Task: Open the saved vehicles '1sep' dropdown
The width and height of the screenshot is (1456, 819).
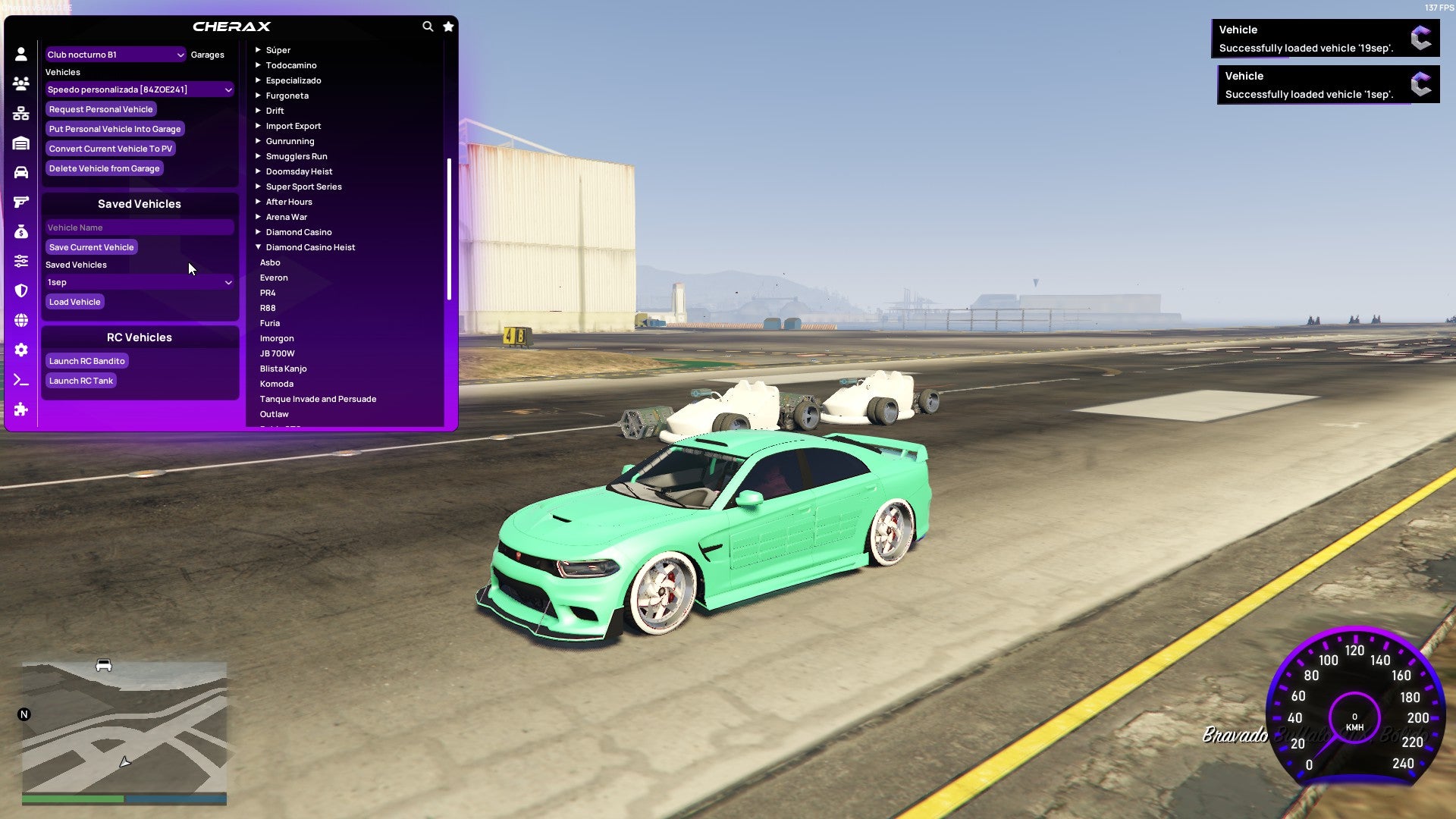Action: pyautogui.click(x=140, y=282)
